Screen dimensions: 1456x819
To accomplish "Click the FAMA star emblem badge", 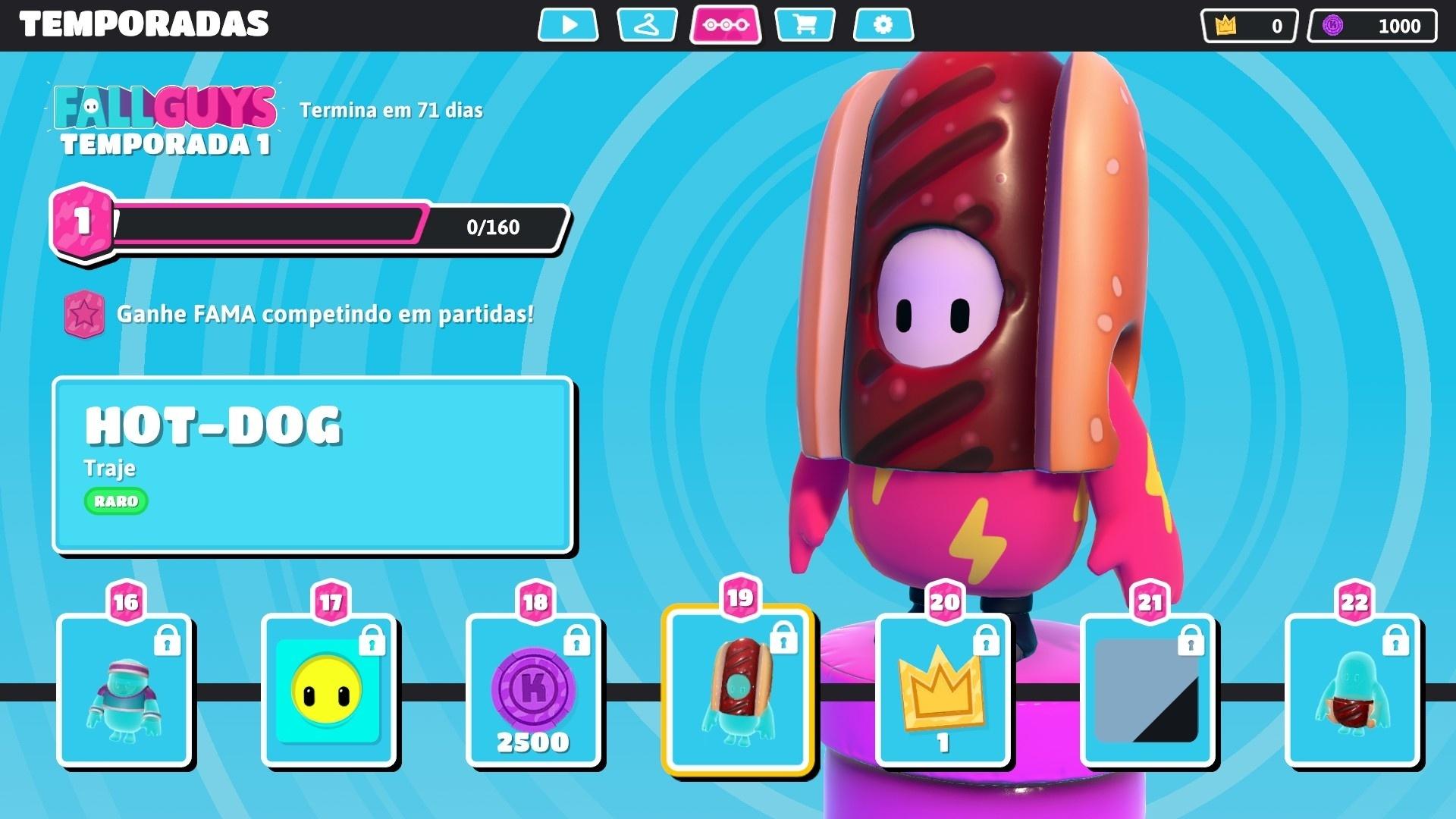I will pos(86,313).
